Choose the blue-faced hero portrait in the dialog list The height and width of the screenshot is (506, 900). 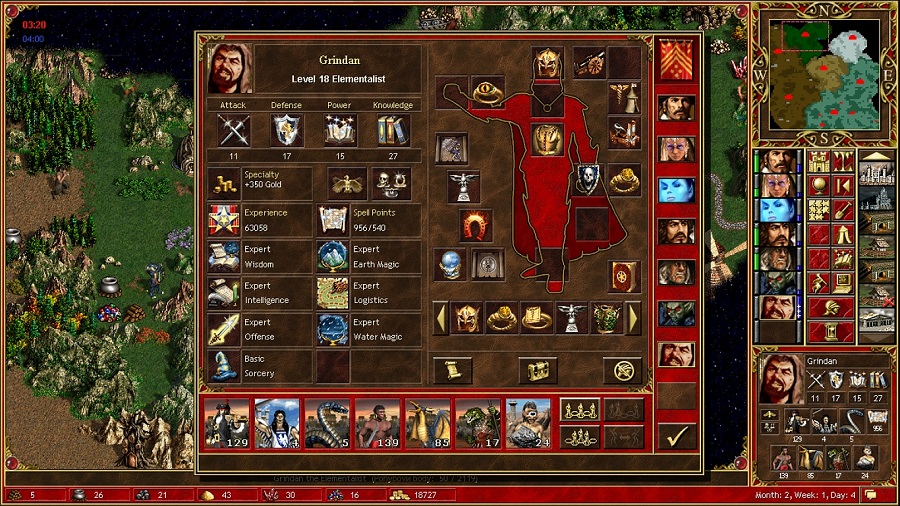click(676, 190)
